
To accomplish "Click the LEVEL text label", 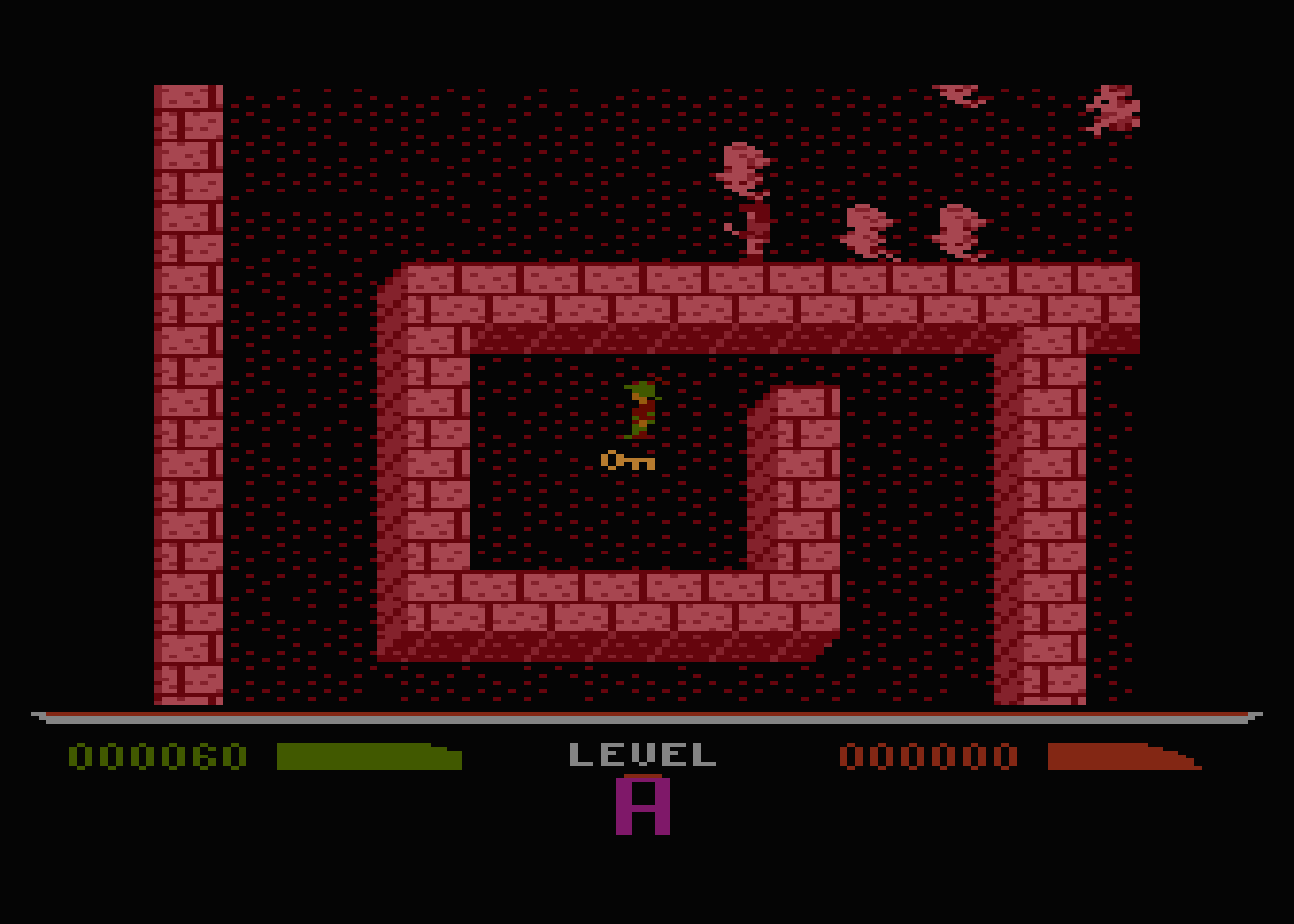I will coord(643,753).
